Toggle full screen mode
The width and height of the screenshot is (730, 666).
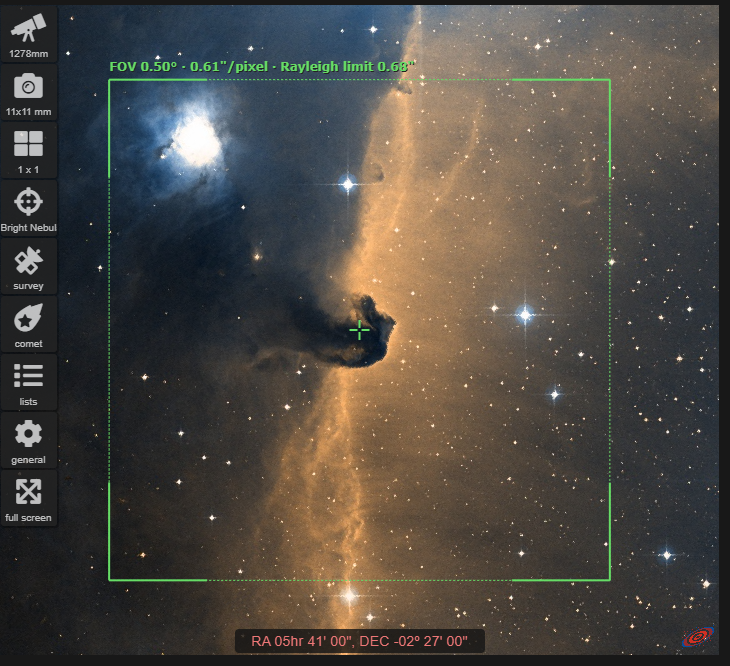pos(29,498)
